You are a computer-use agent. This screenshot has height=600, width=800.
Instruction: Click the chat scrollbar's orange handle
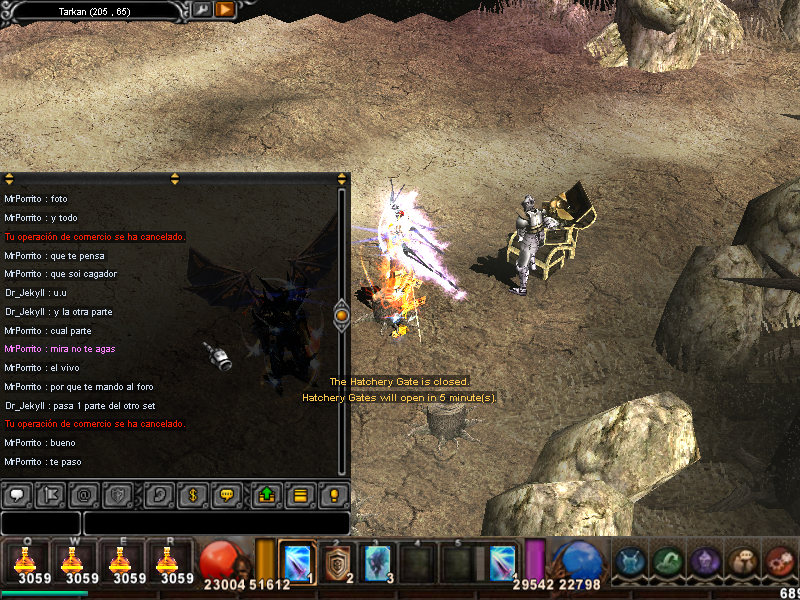click(341, 315)
